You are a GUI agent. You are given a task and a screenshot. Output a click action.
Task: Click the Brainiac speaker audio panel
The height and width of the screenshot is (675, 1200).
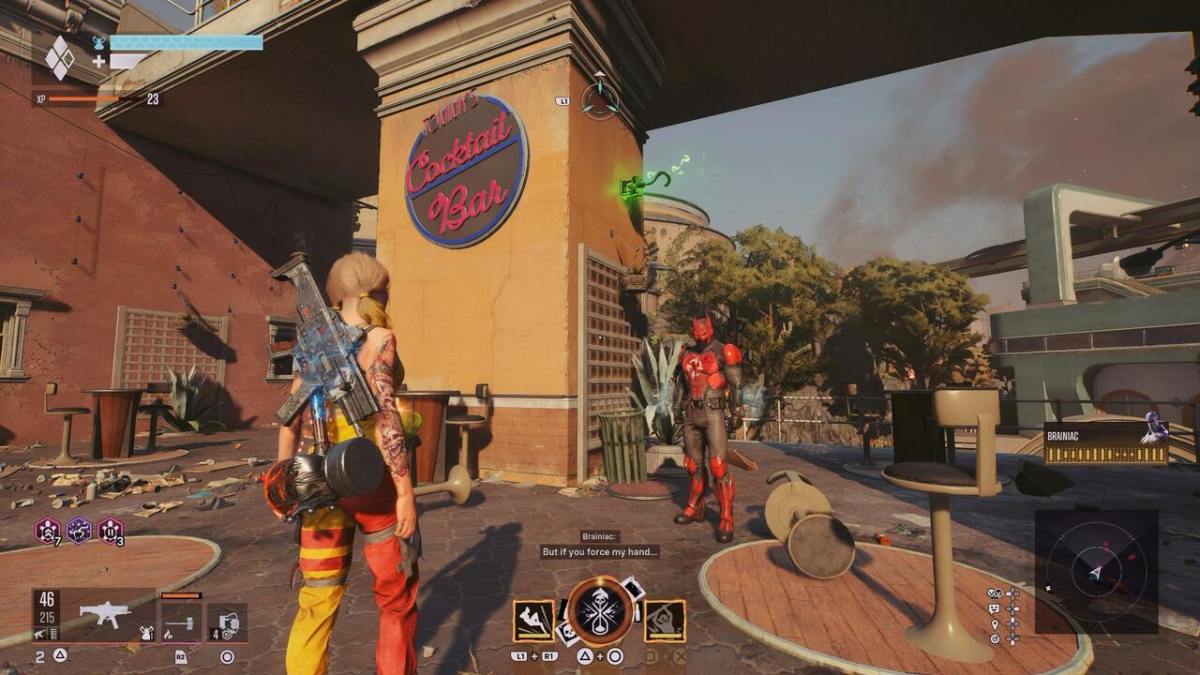pos(1106,442)
